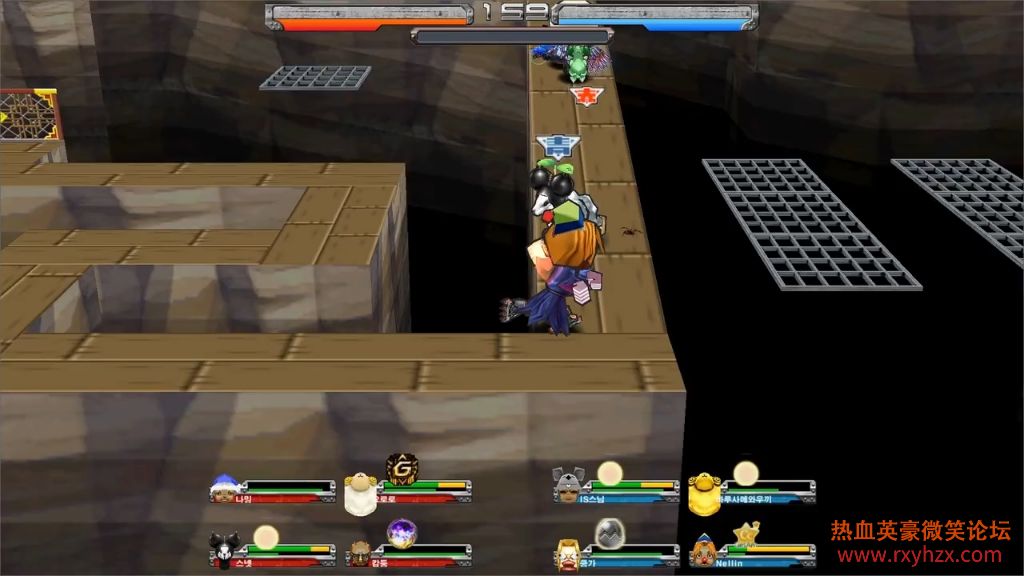Click the golden G emblem item icon
Viewport: 1024px width, 576px height.
(x=400, y=468)
